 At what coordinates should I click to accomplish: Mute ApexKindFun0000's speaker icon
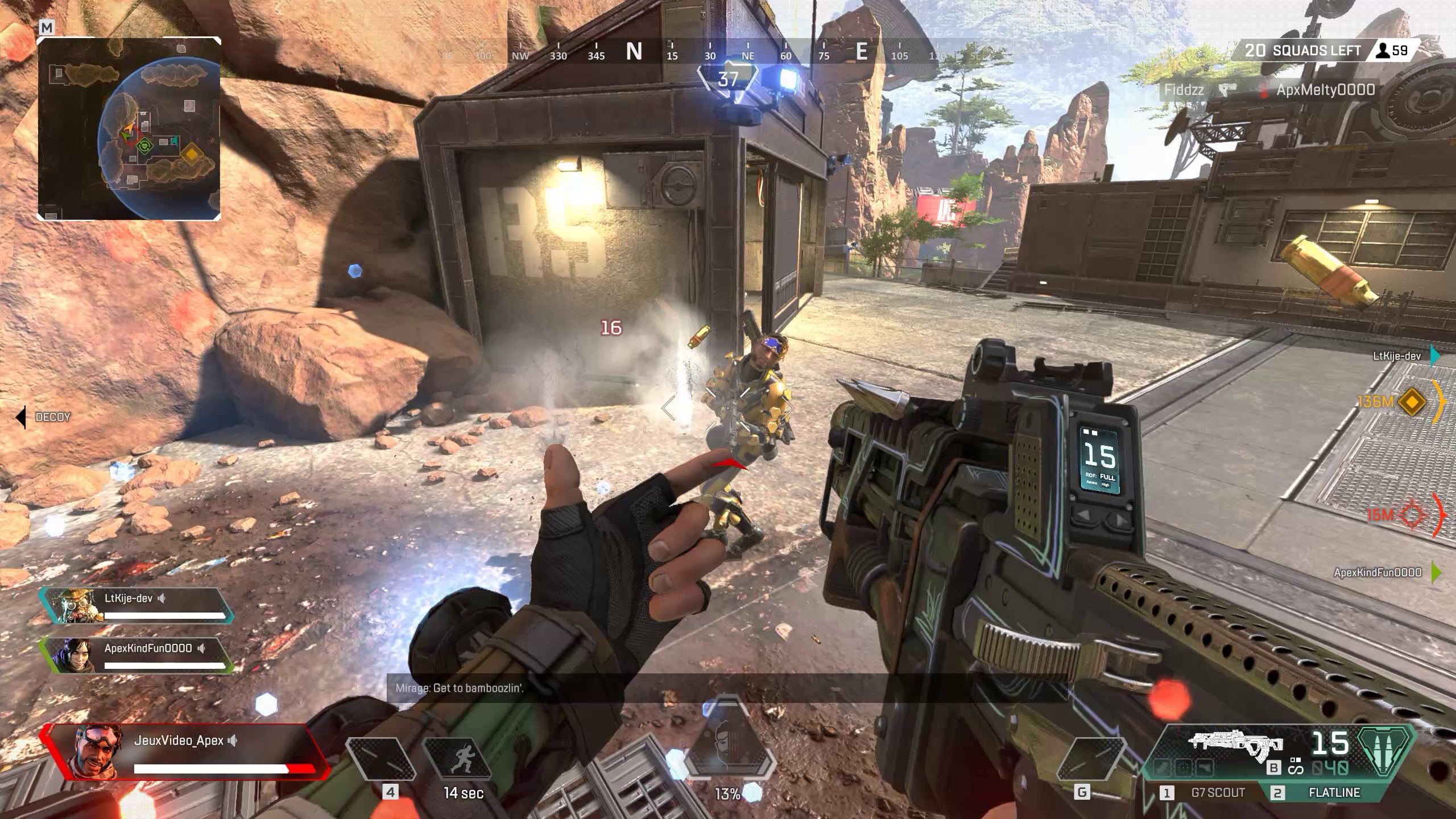tap(202, 649)
